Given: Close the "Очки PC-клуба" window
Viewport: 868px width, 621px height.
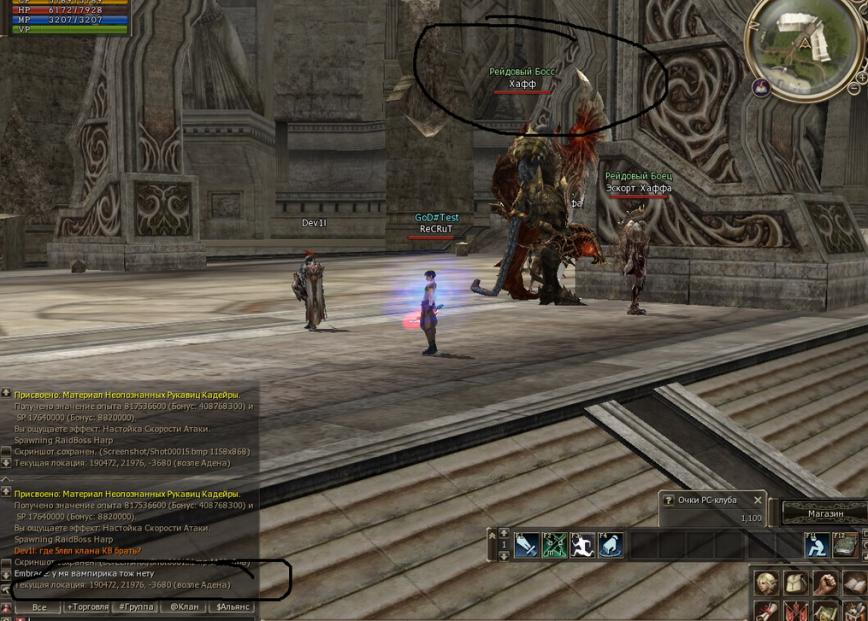Looking at the screenshot, I should click(x=758, y=500).
